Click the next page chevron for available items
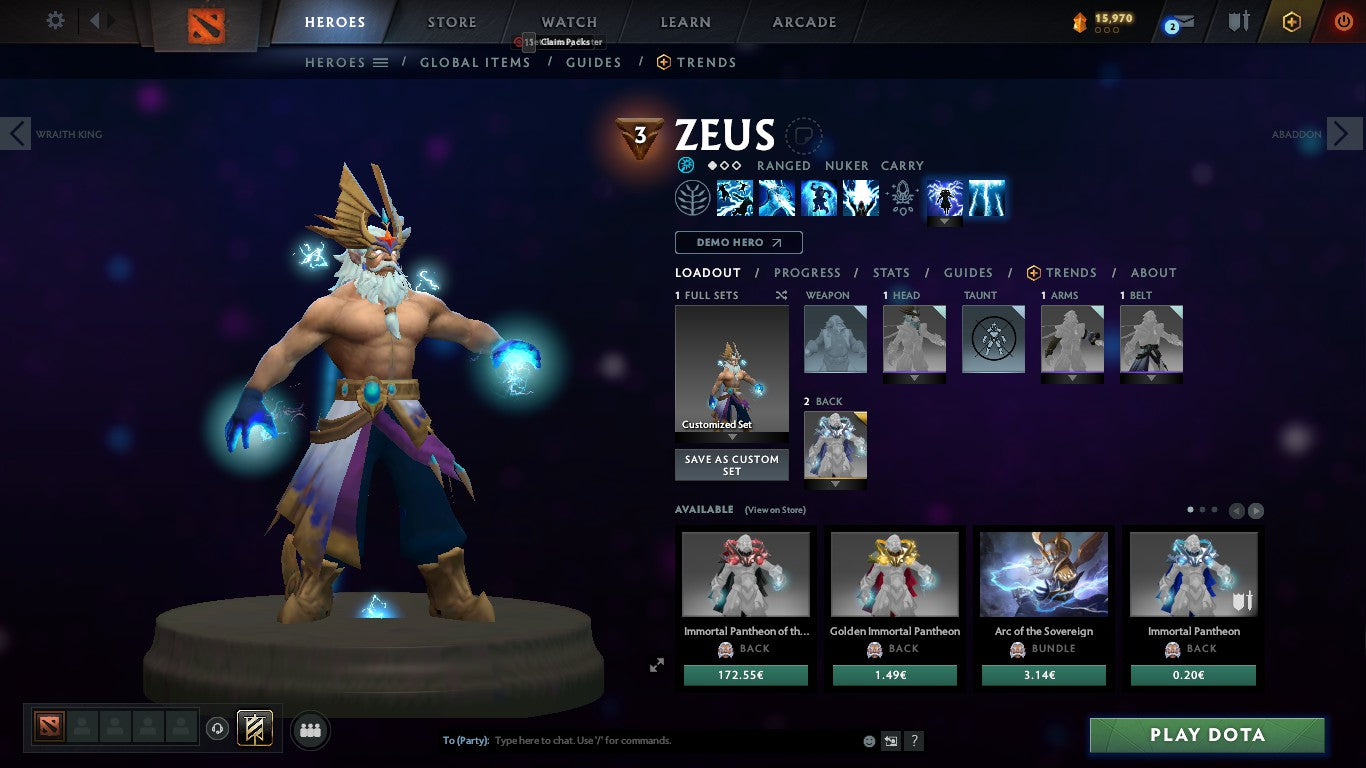The image size is (1366, 768). click(1255, 509)
